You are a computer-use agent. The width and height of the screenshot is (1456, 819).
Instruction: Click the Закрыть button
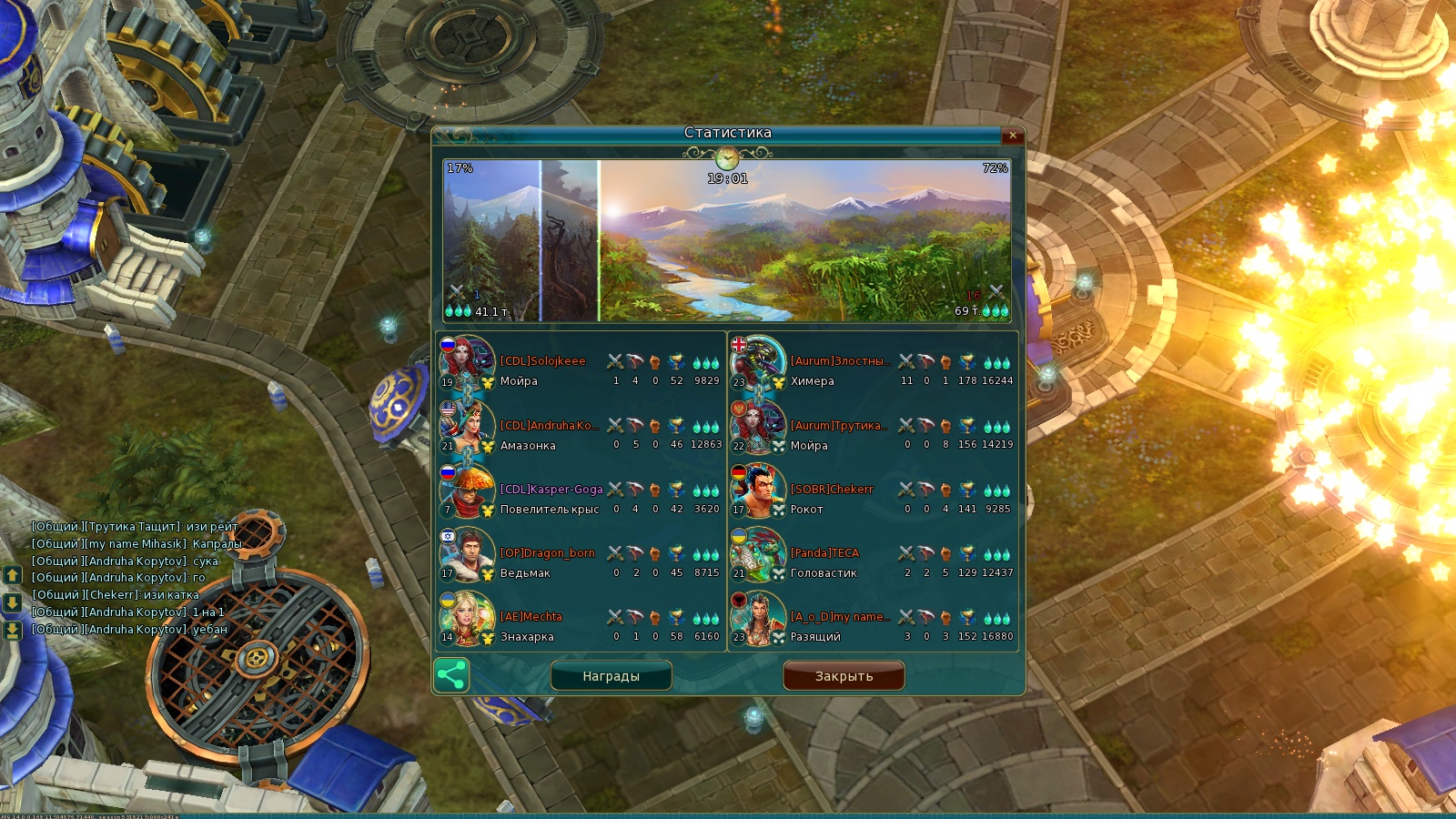(x=844, y=676)
